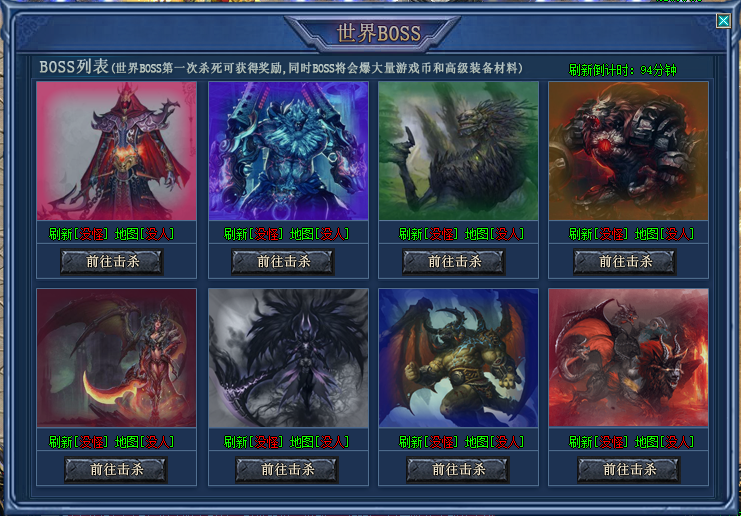The width and height of the screenshot is (741, 516).
Task: Pick the grey dark-winged boss portrait
Action: [x=288, y=358]
